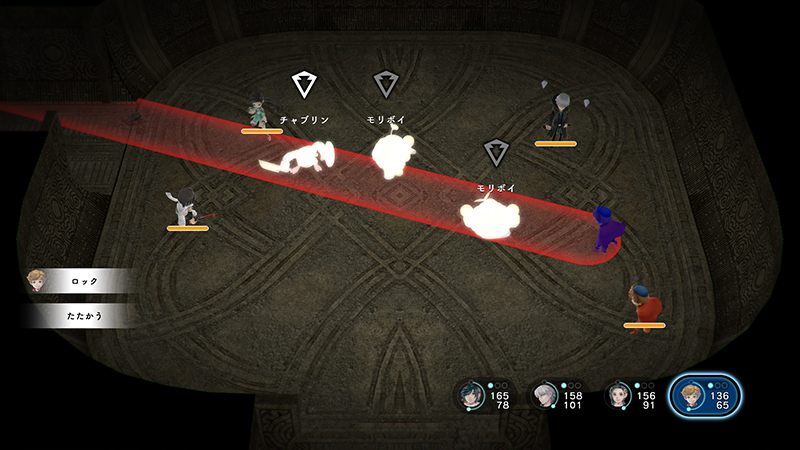Select the ロック character name bar
Screen dimensions: 800x450
coord(84,282)
